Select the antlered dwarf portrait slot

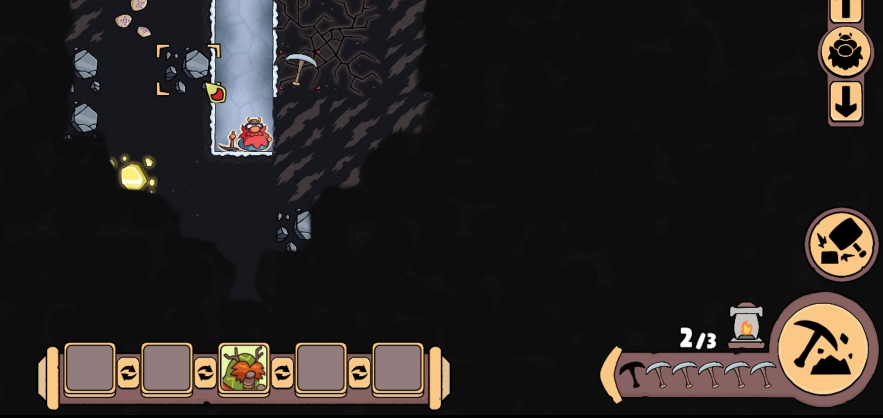(x=244, y=369)
